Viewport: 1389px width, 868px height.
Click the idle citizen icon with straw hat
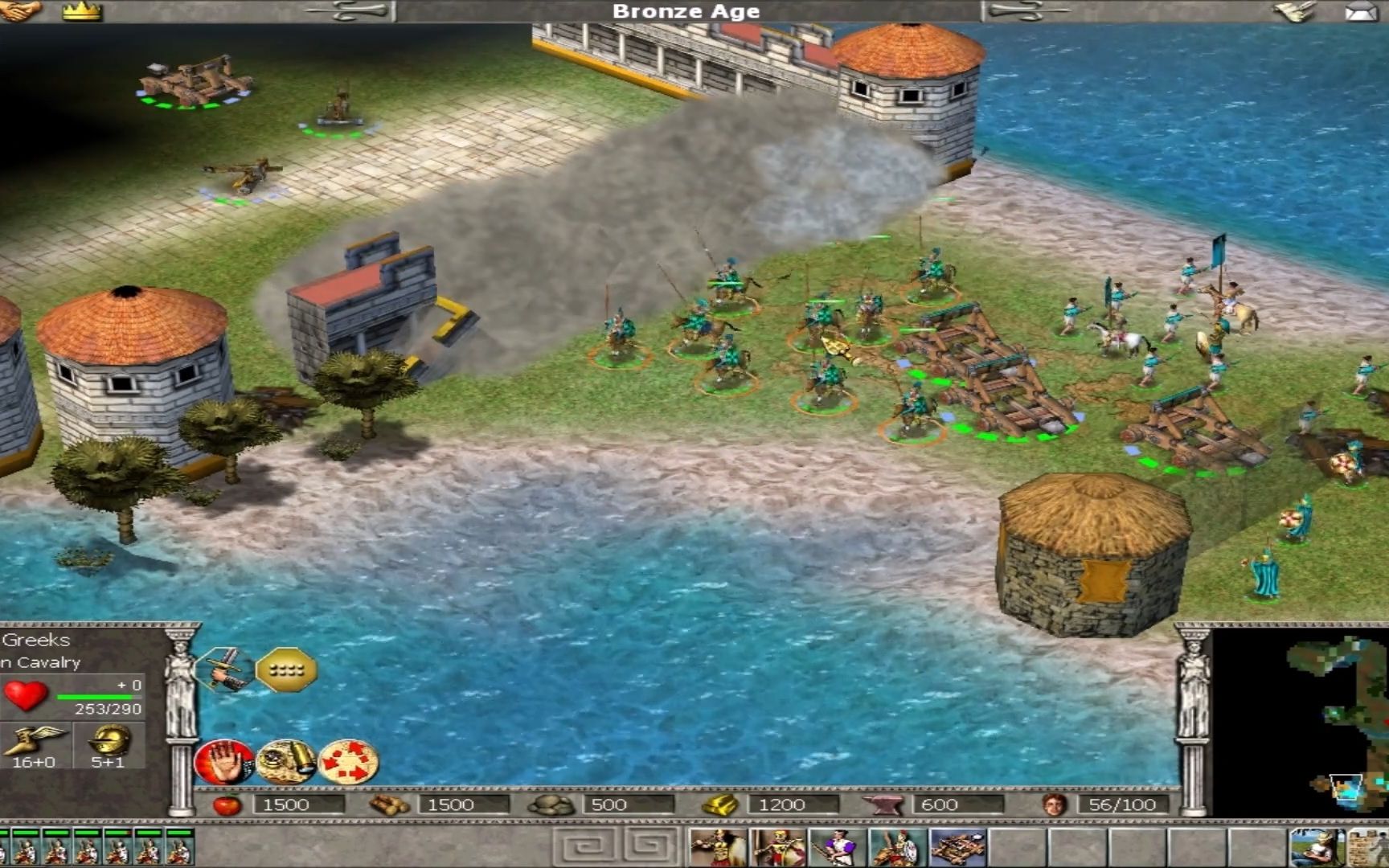[x=1315, y=848]
